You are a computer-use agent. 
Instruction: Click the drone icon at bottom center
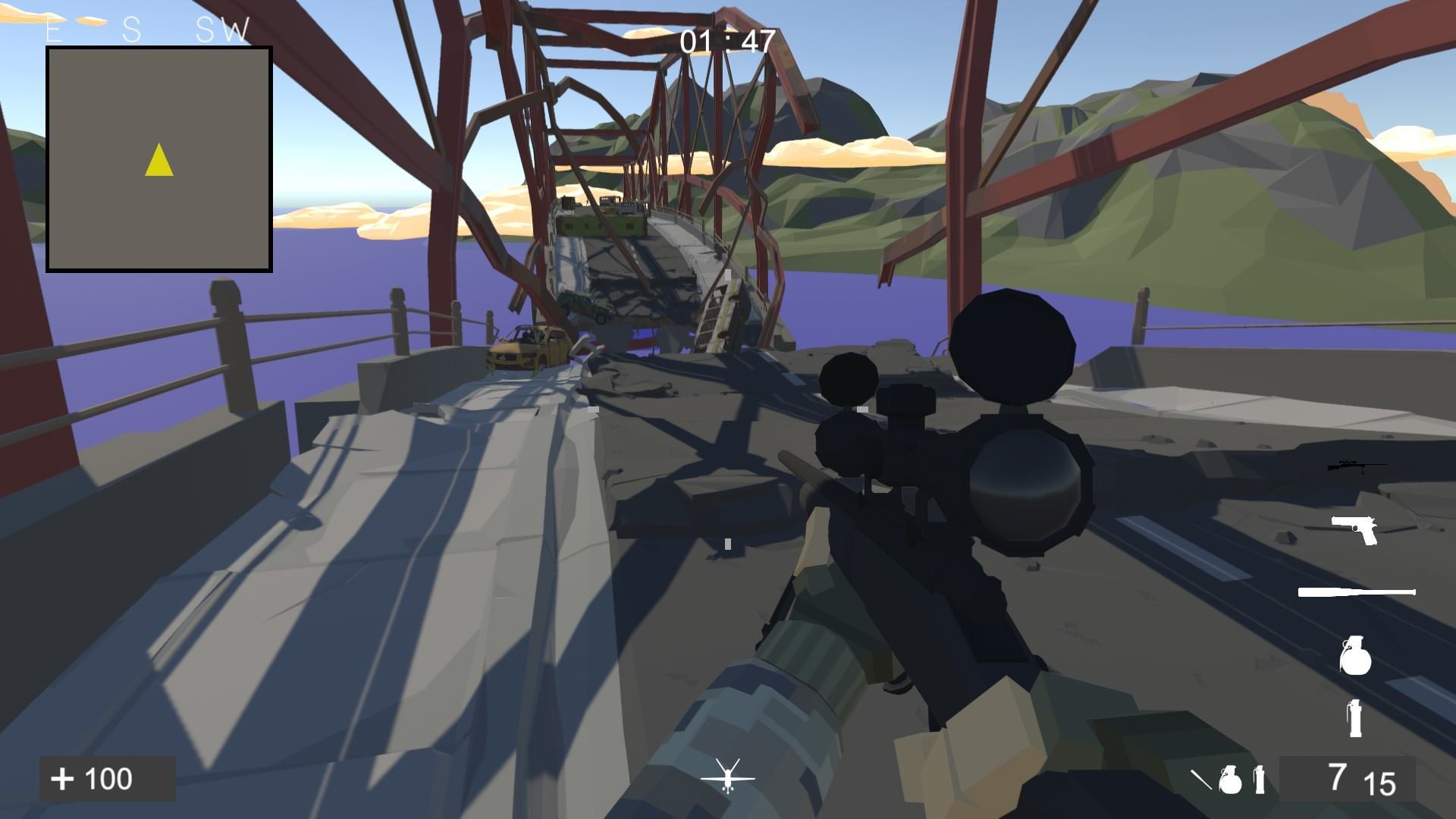[729, 777]
